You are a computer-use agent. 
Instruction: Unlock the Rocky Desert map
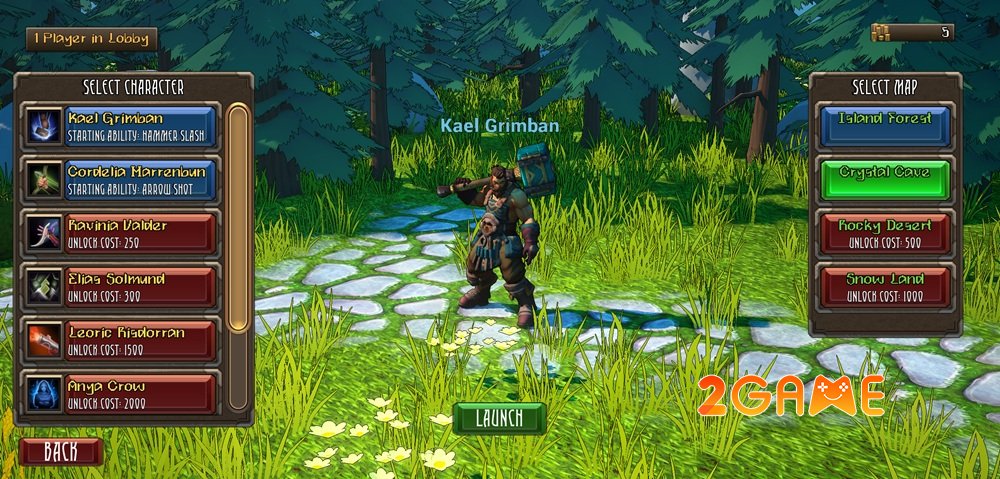click(x=883, y=233)
